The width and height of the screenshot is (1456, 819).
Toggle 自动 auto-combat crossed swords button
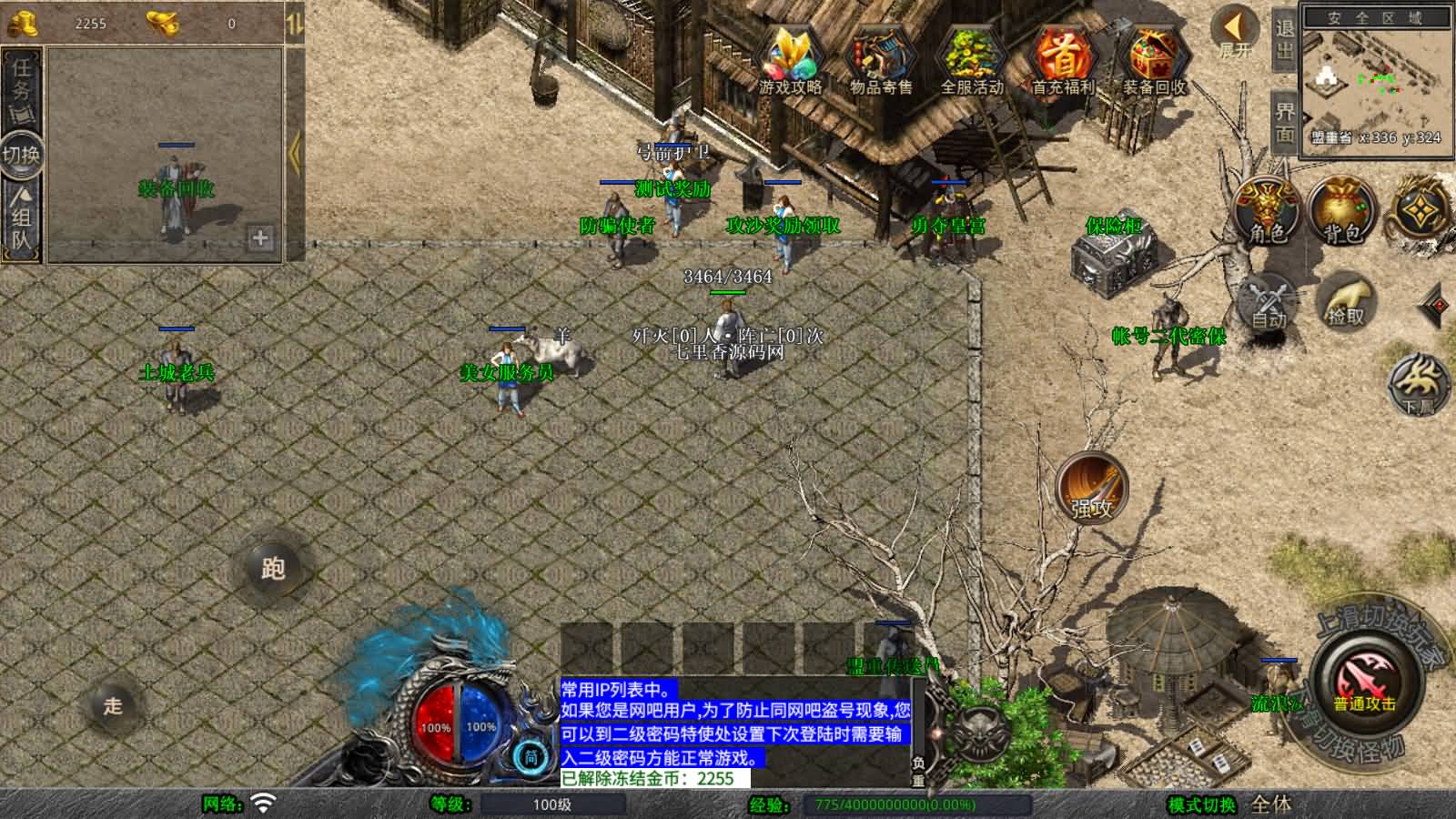pyautogui.click(x=1268, y=302)
